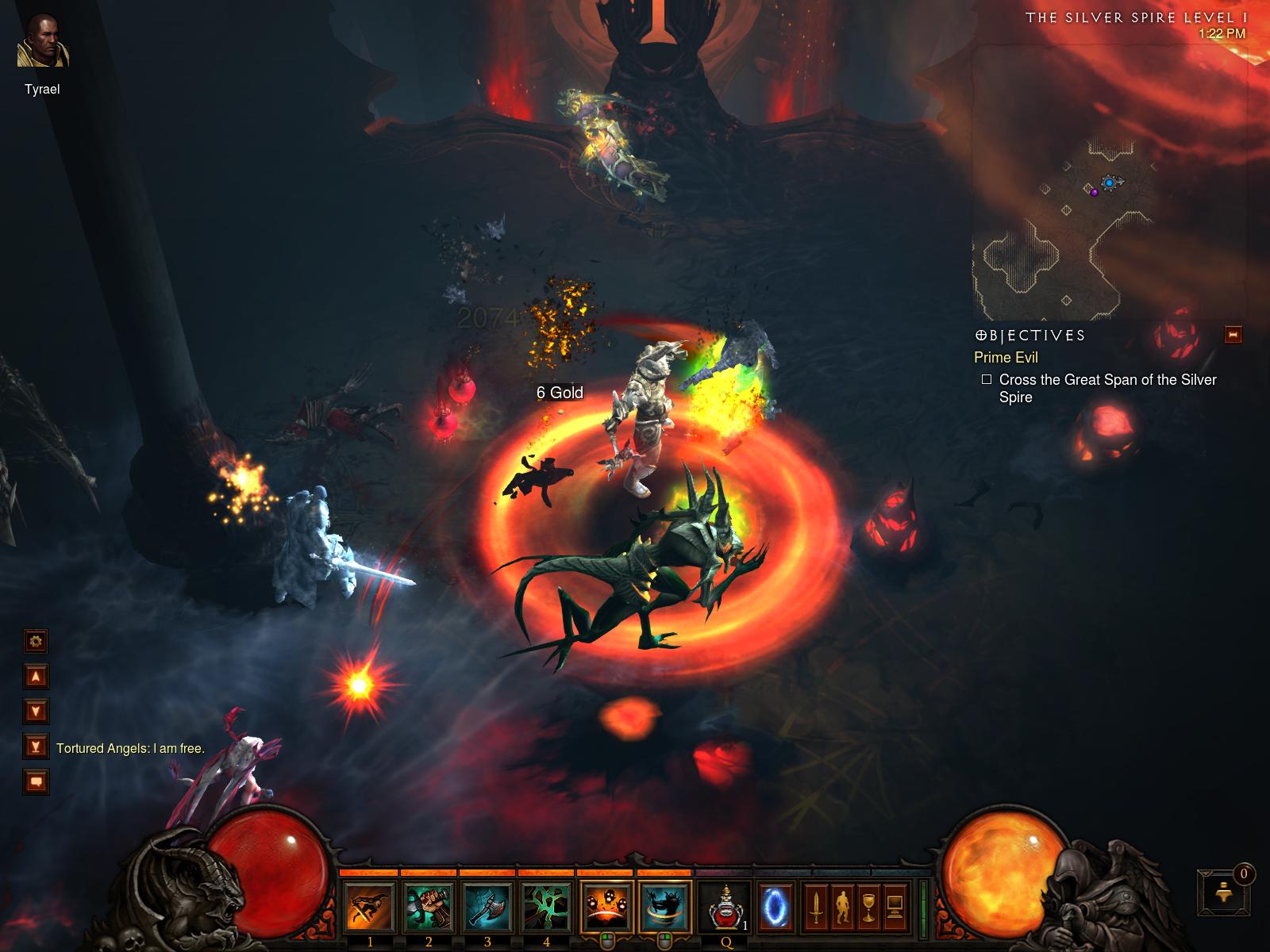
Task: Open the blue town portal
Action: click(x=773, y=905)
